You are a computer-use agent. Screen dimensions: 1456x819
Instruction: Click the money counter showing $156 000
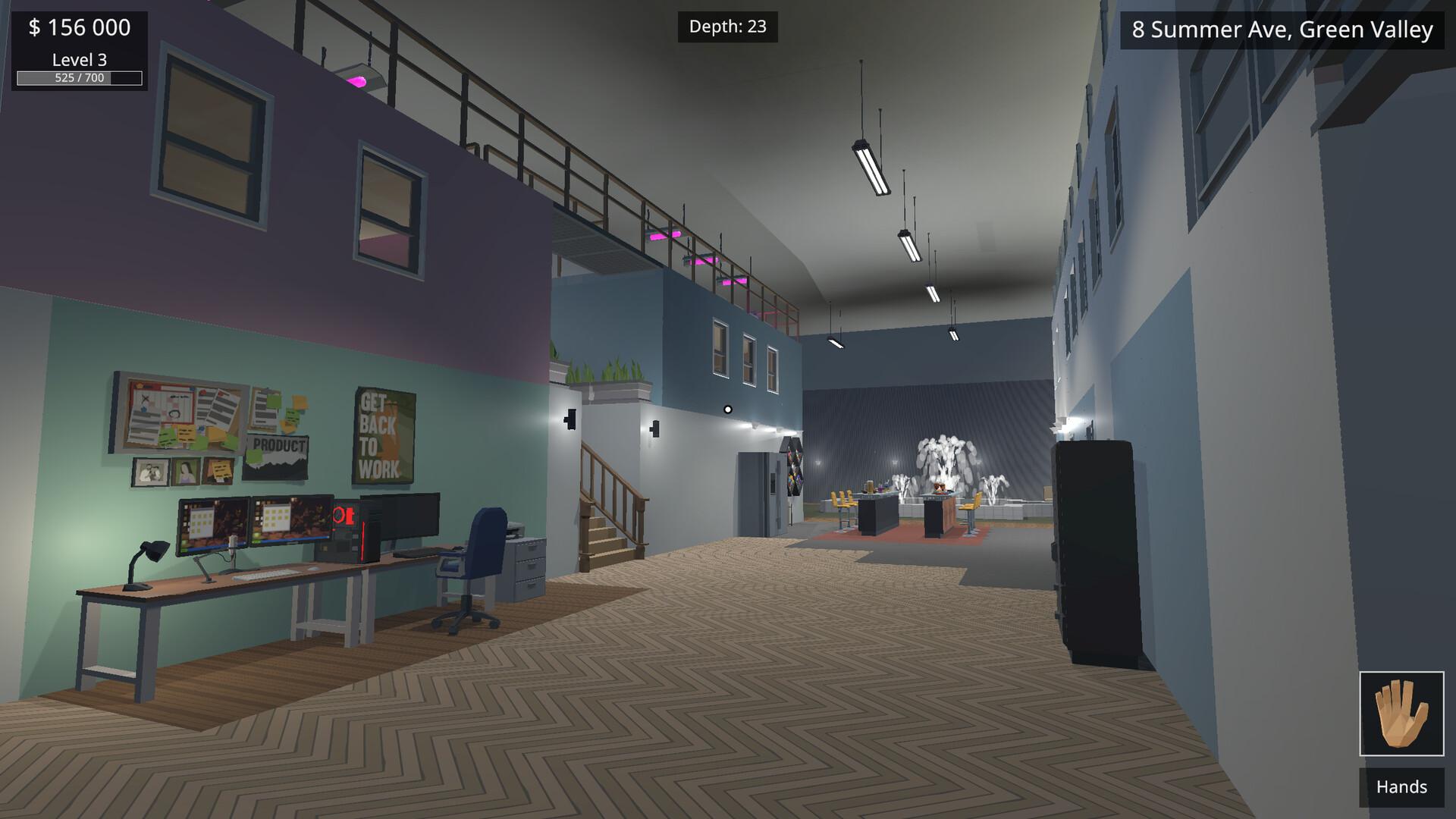[x=78, y=28]
